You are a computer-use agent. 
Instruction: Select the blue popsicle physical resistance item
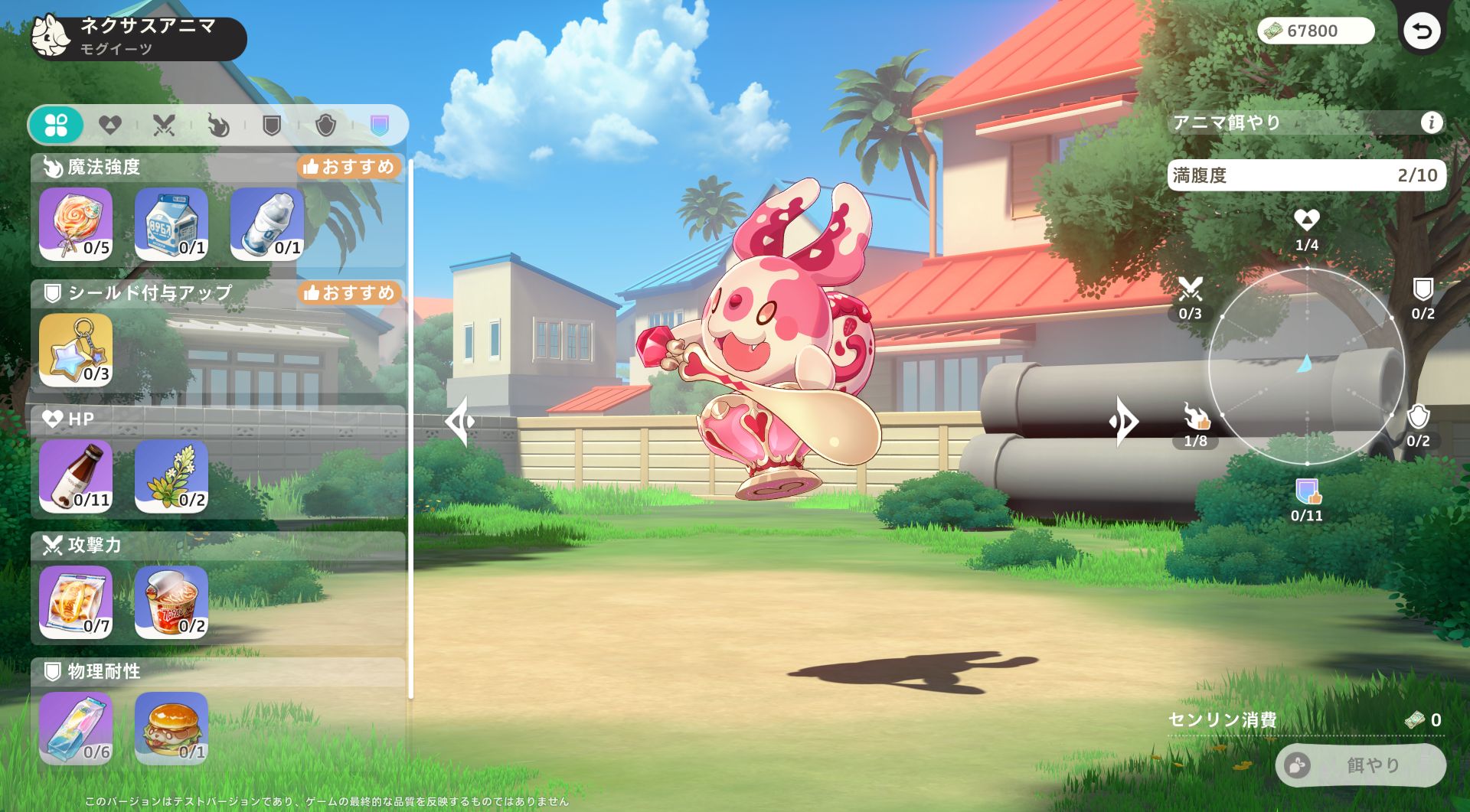pyautogui.click(x=76, y=729)
